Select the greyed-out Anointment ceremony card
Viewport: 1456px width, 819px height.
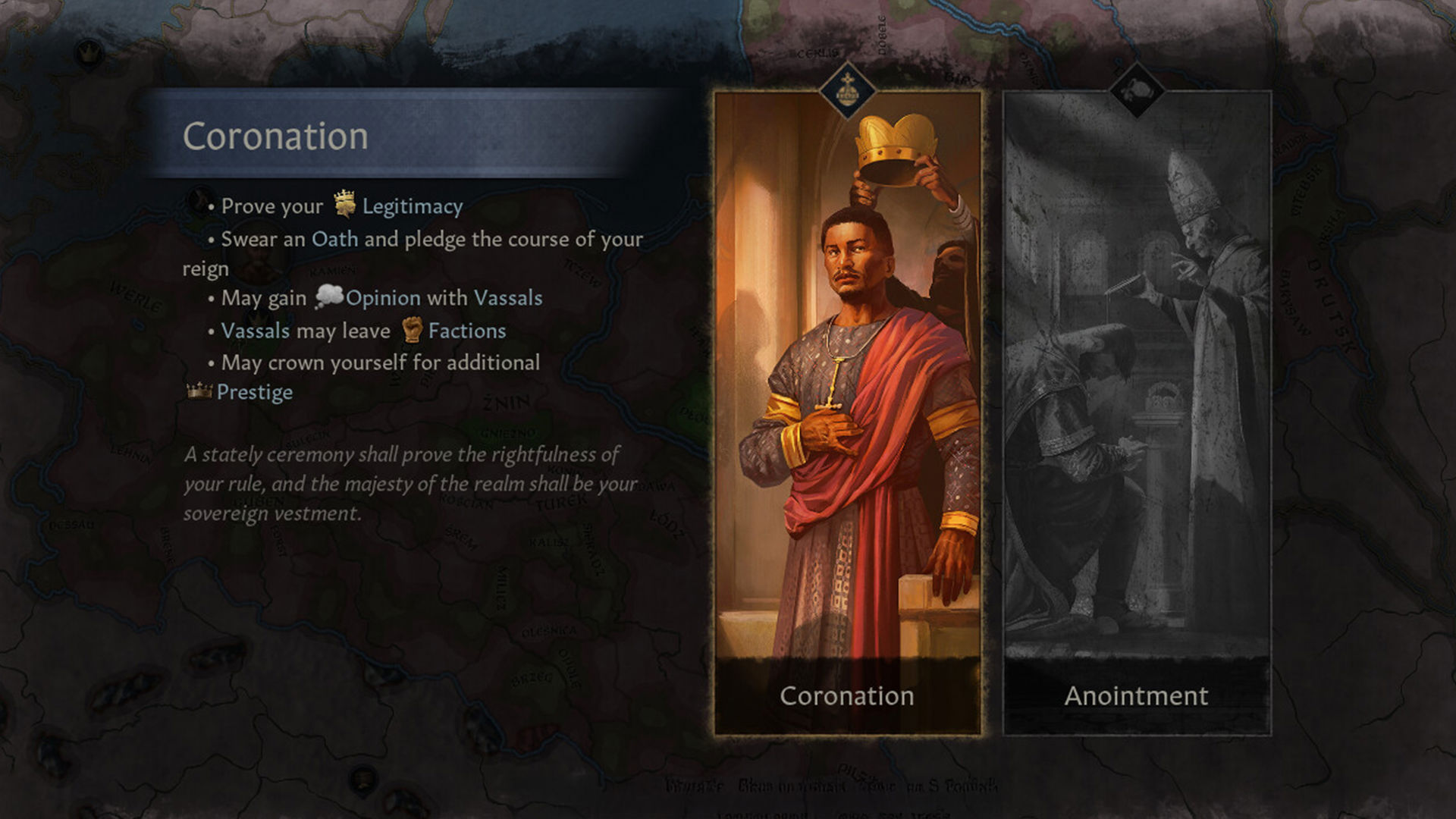pyautogui.click(x=1136, y=409)
